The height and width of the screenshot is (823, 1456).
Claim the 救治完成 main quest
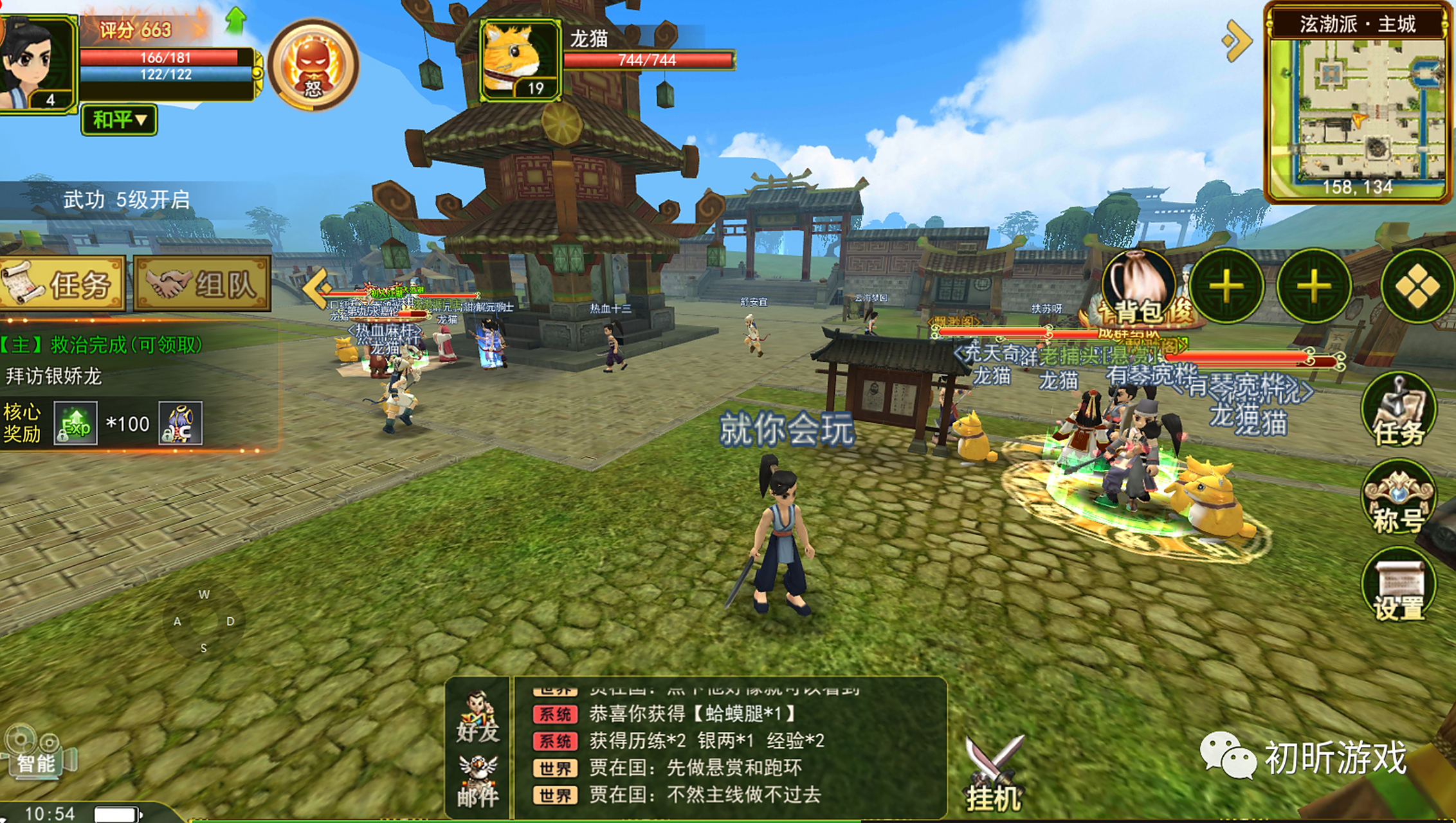tap(103, 345)
